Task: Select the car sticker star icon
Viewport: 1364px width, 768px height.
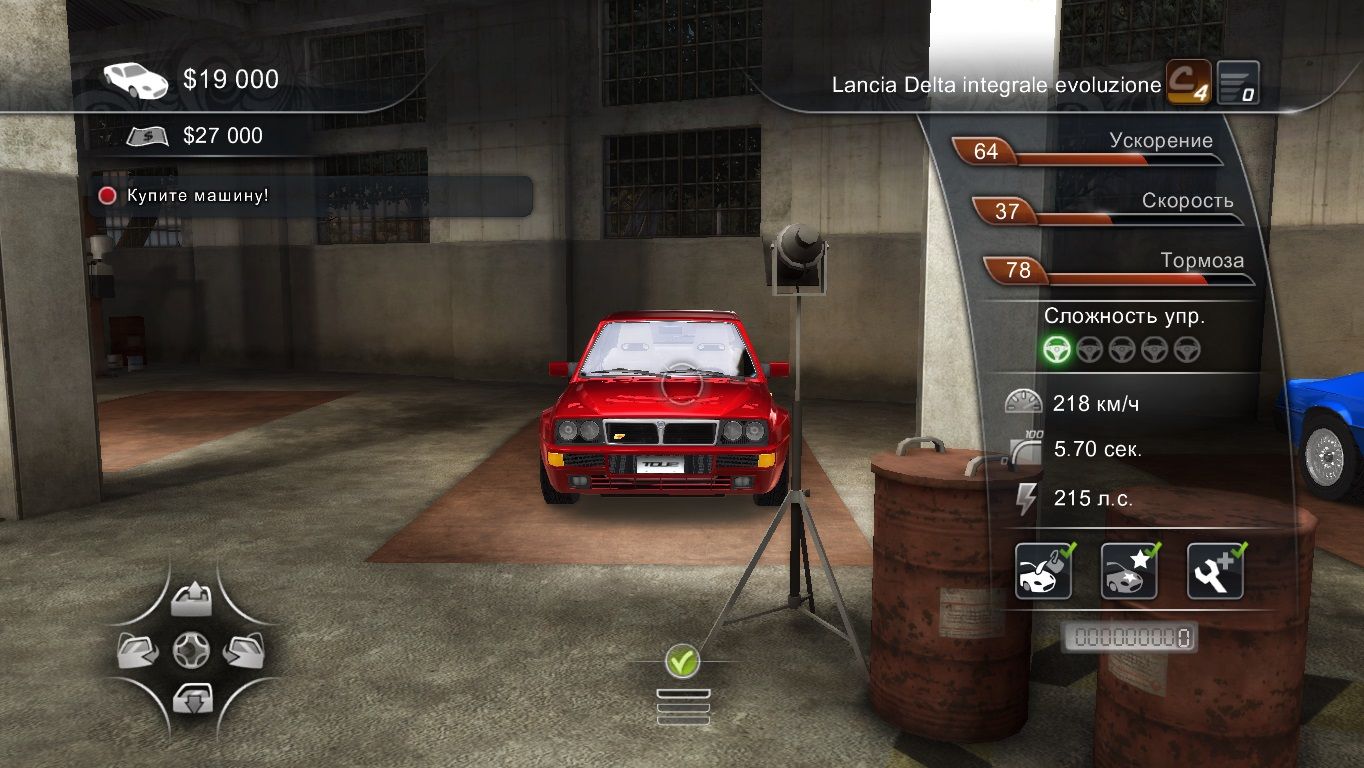Action: [1130, 571]
